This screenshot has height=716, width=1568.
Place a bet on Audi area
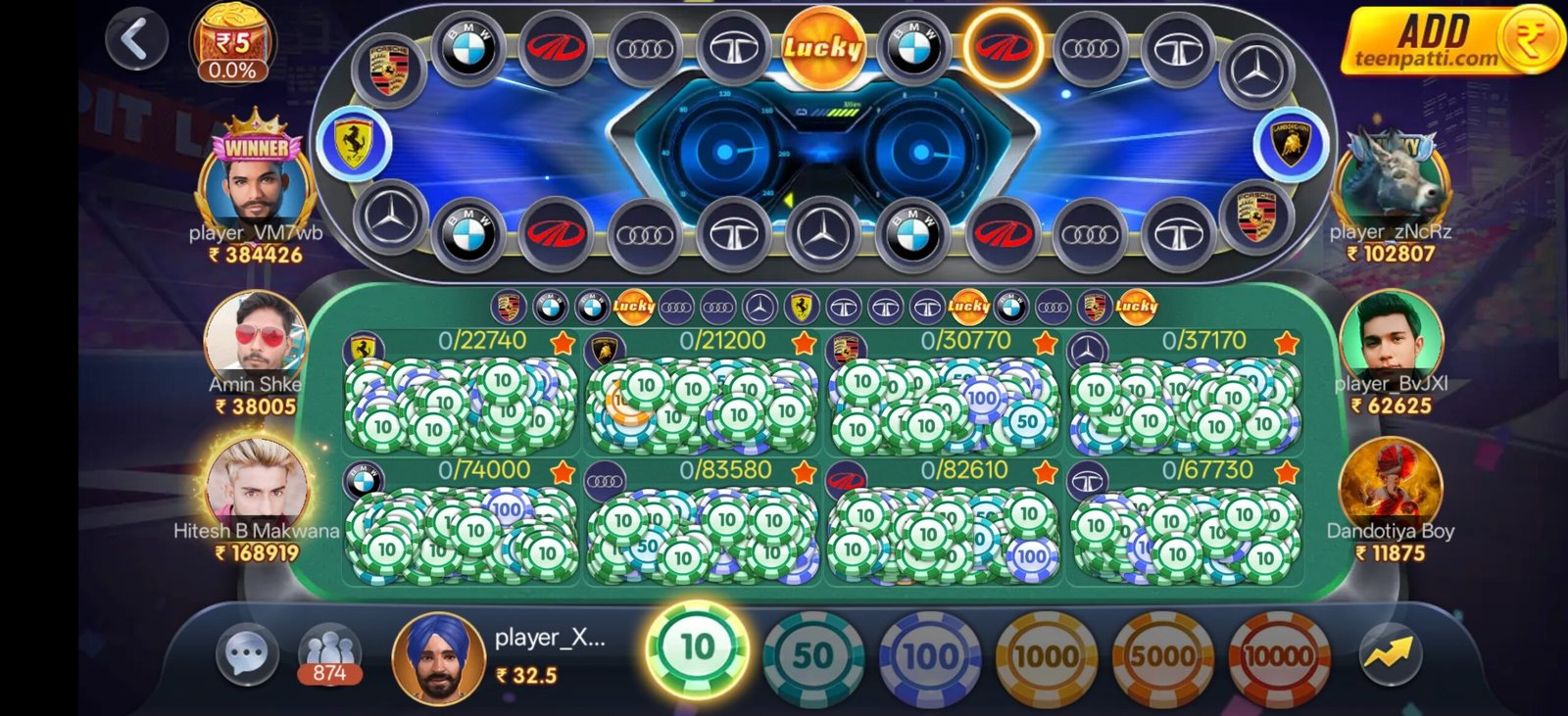(x=702, y=531)
